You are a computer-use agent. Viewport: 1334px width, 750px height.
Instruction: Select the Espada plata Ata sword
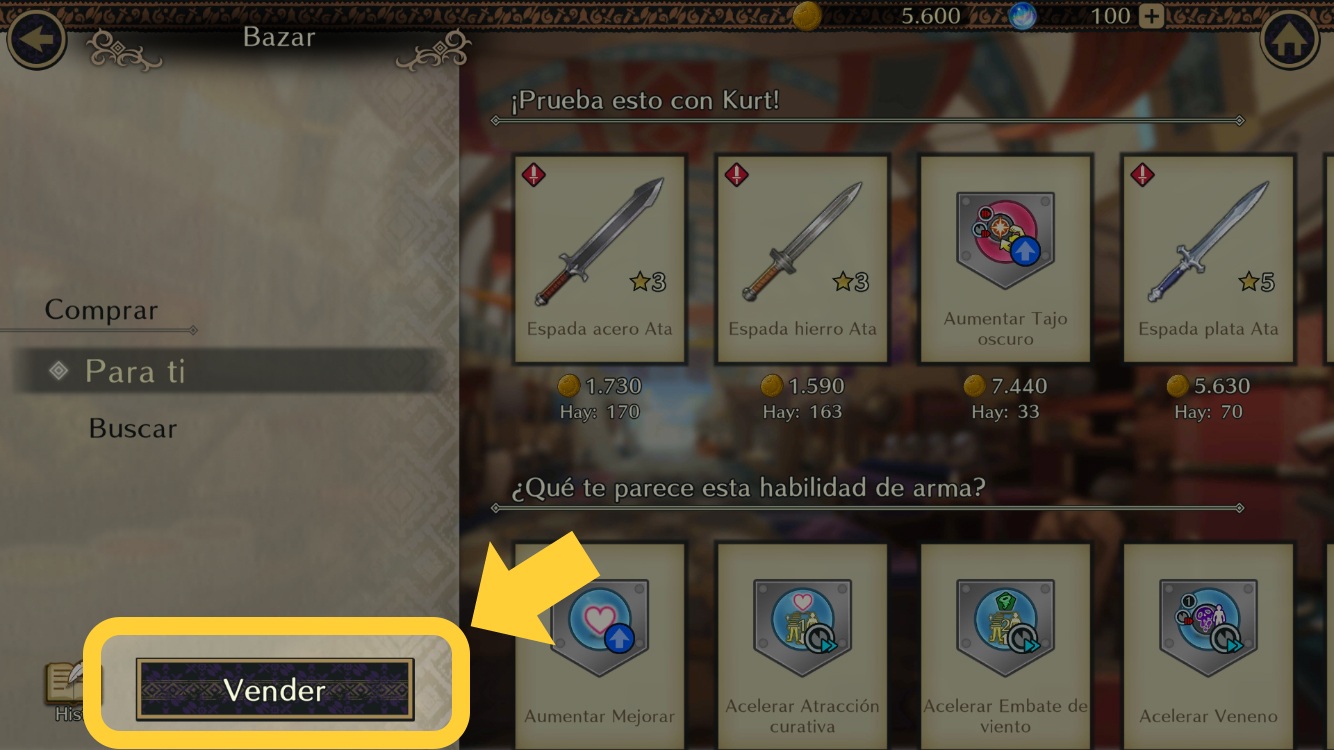[x=1208, y=258]
